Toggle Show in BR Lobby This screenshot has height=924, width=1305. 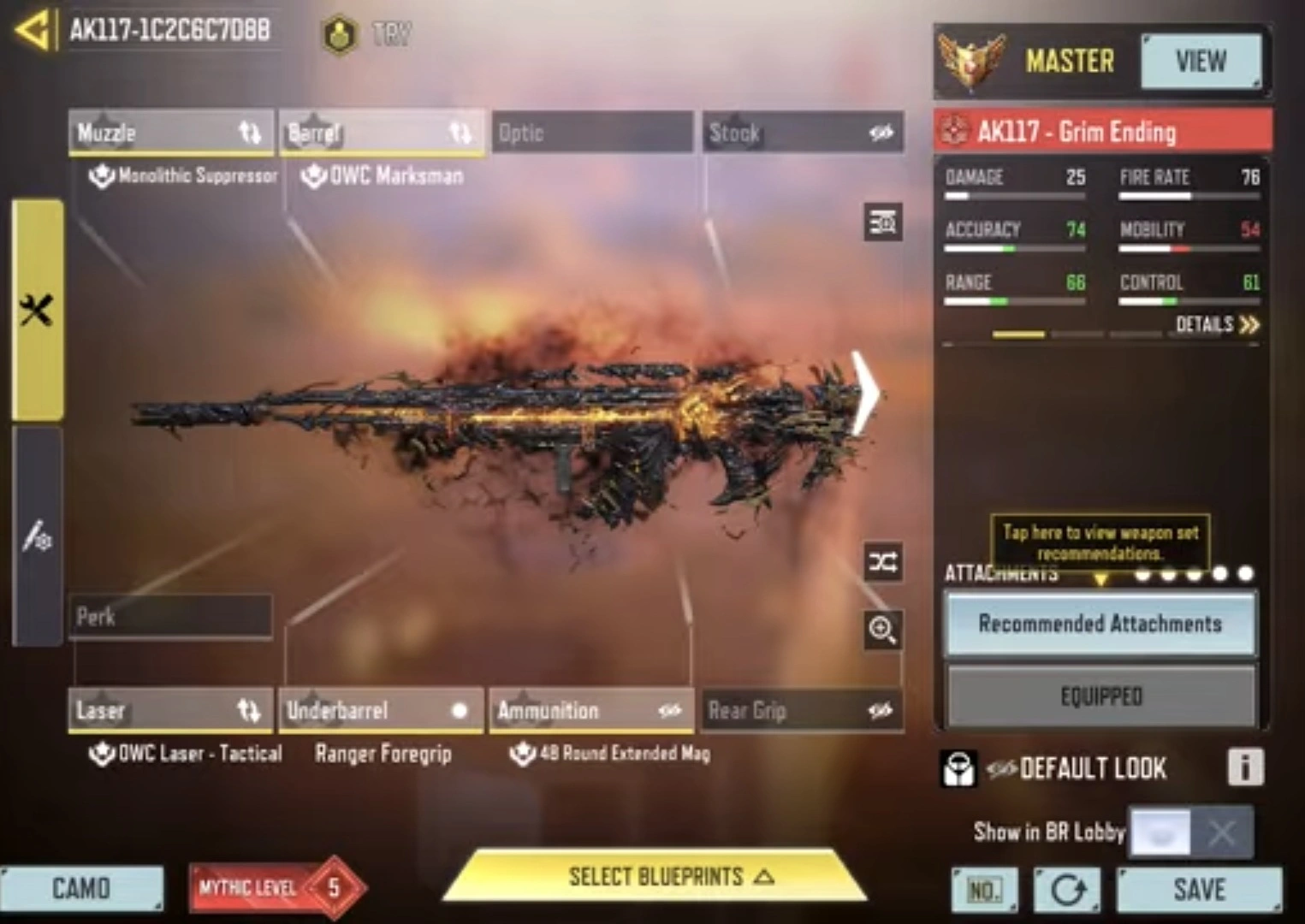pyautogui.click(x=1190, y=832)
